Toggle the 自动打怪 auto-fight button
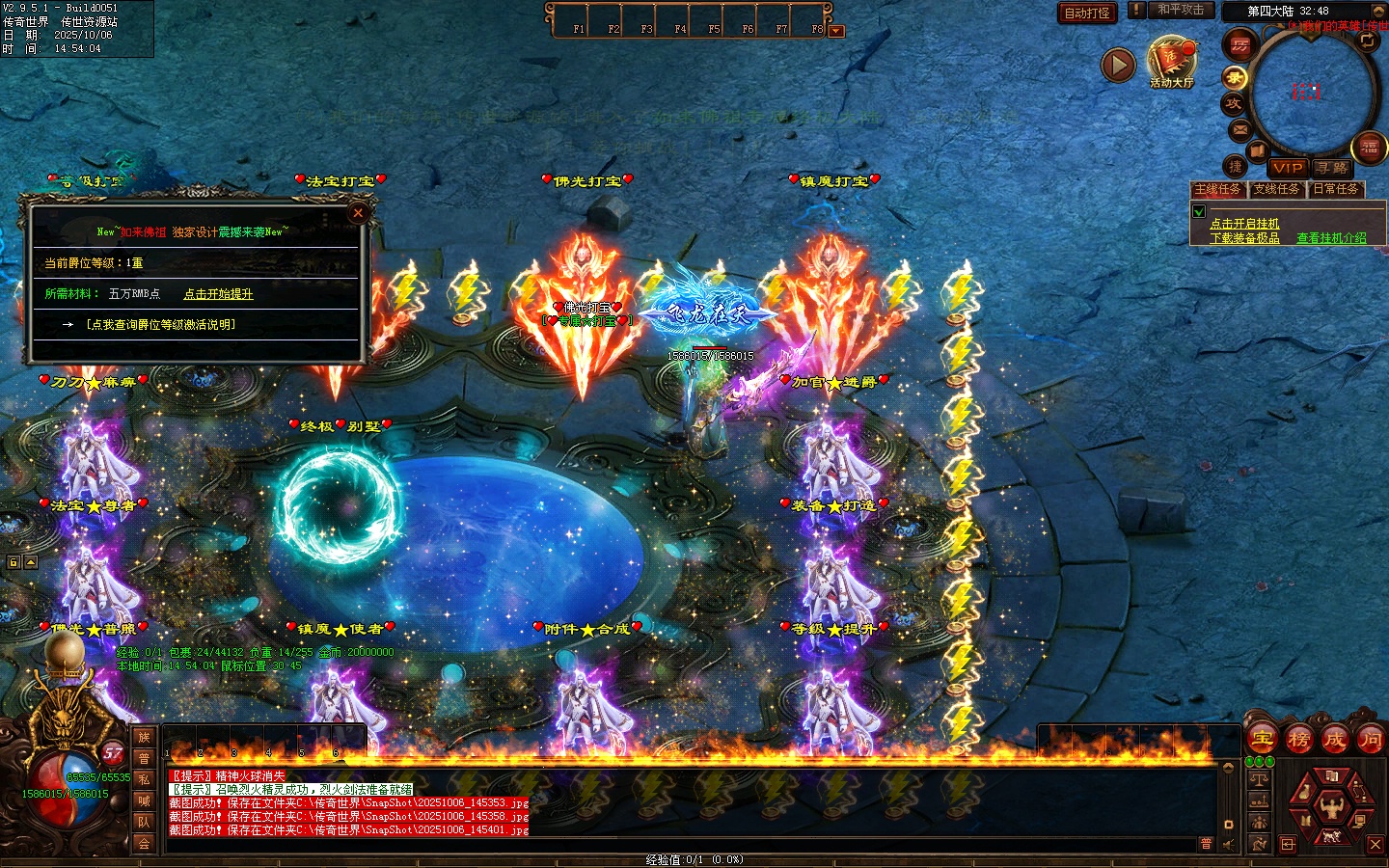Viewport: 1389px width, 868px height. tap(1087, 13)
